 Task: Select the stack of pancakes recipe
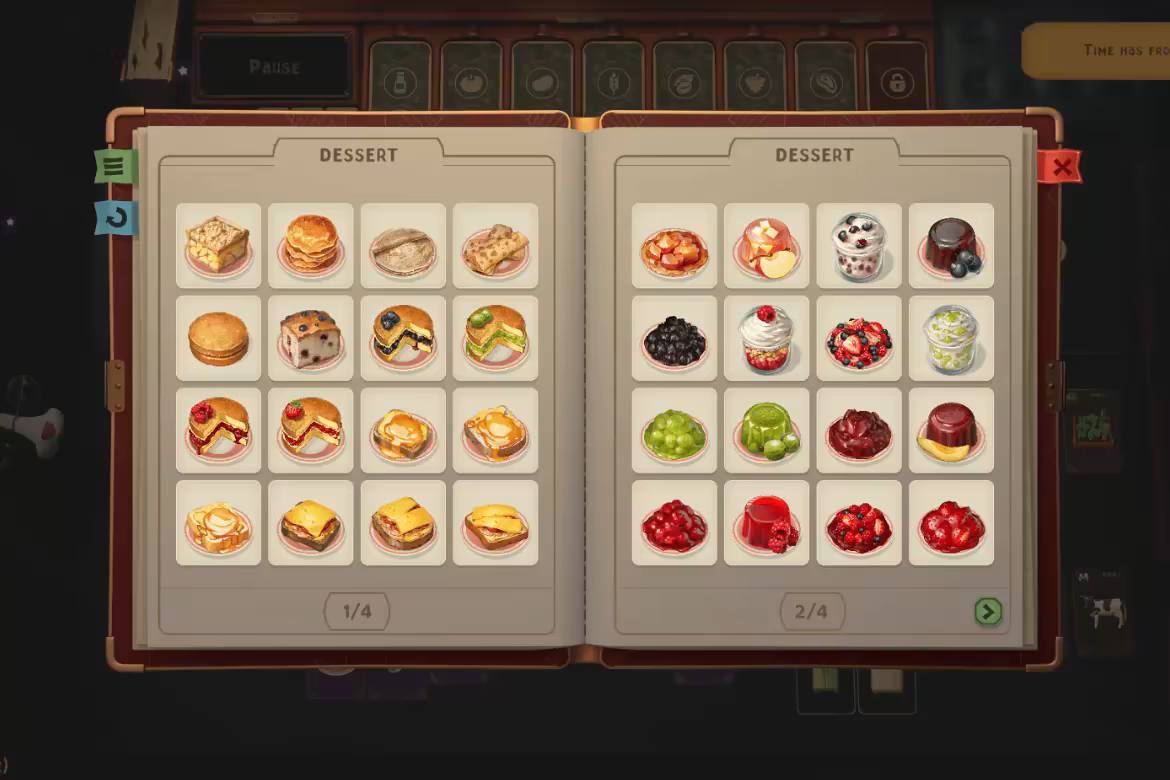311,246
